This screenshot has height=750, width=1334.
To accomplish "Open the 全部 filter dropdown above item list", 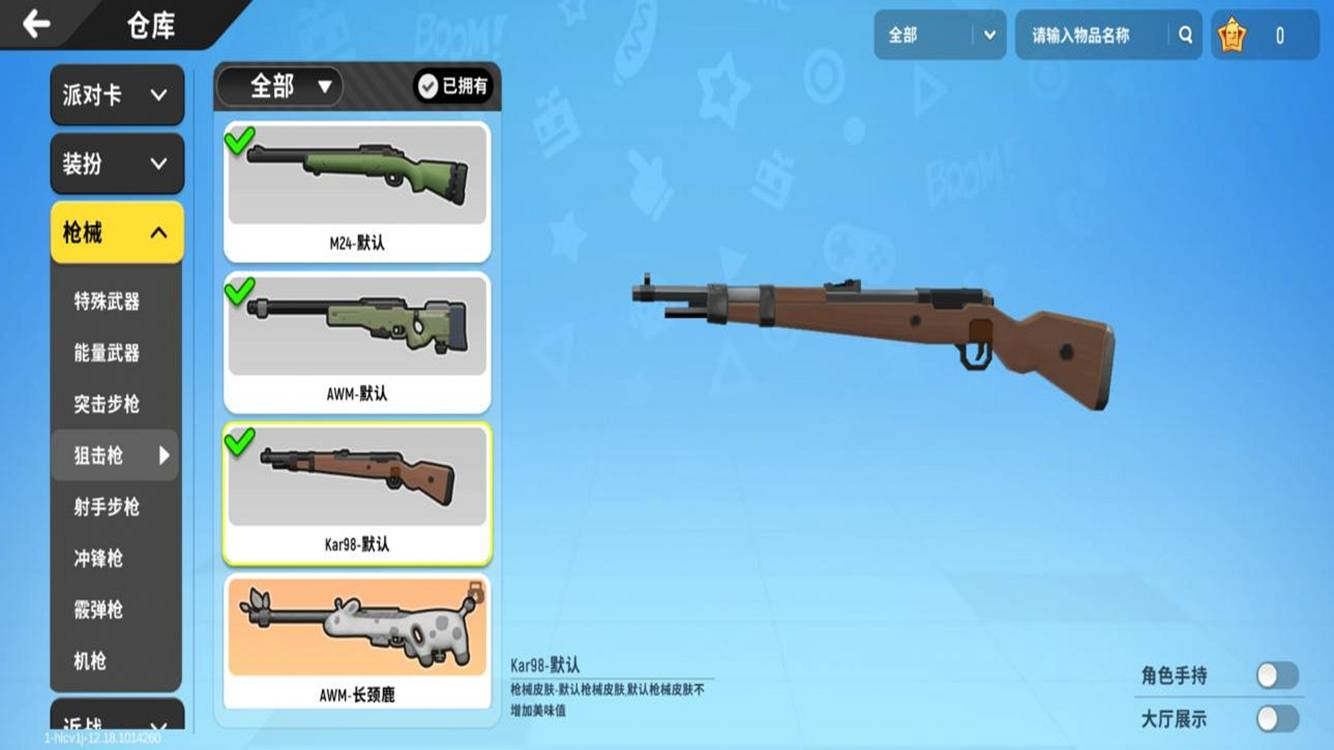I will tap(280, 87).
